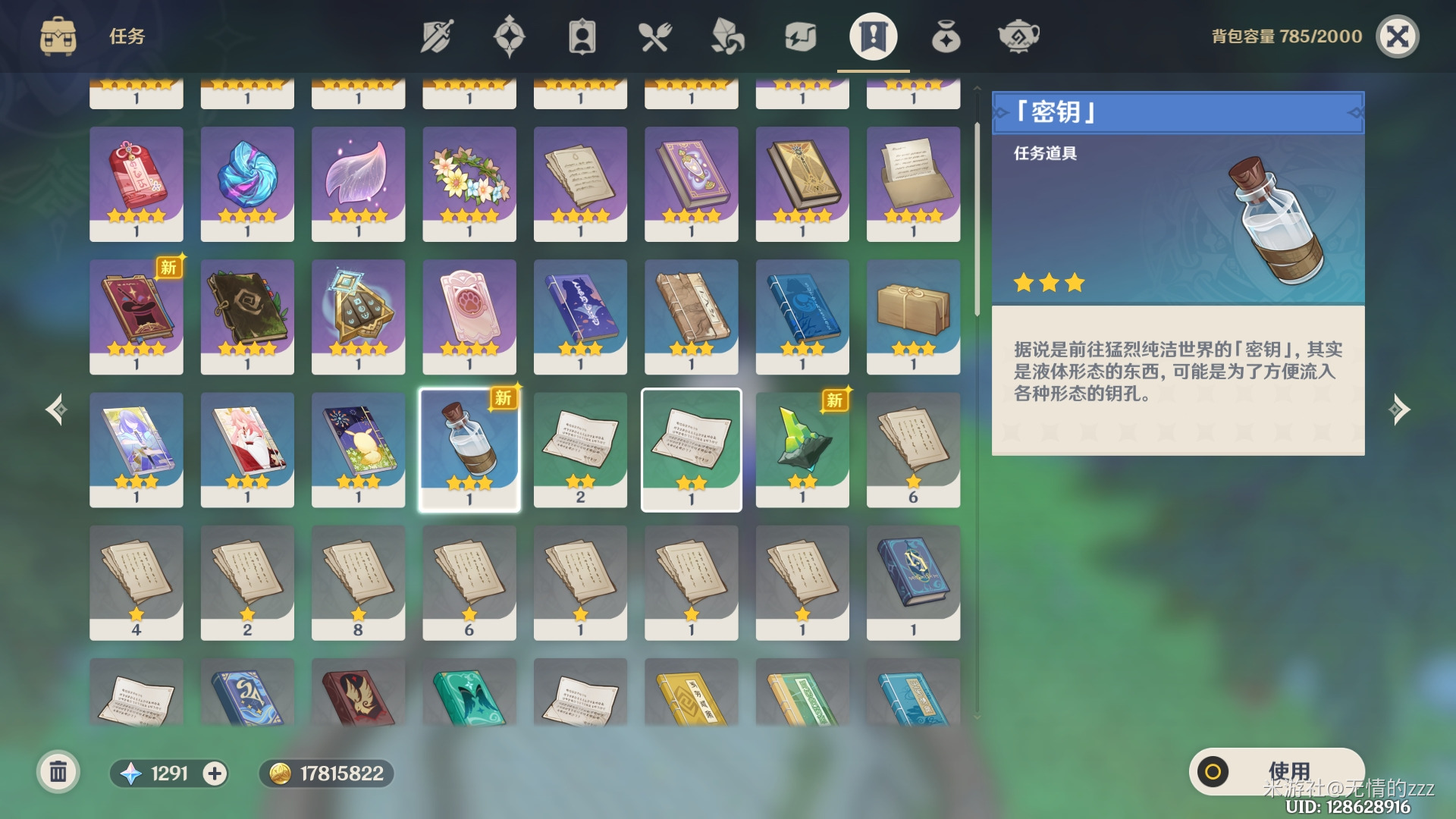The height and width of the screenshot is (819, 1456).
Task: Click the plus to buy more Primogems
Action: (215, 773)
